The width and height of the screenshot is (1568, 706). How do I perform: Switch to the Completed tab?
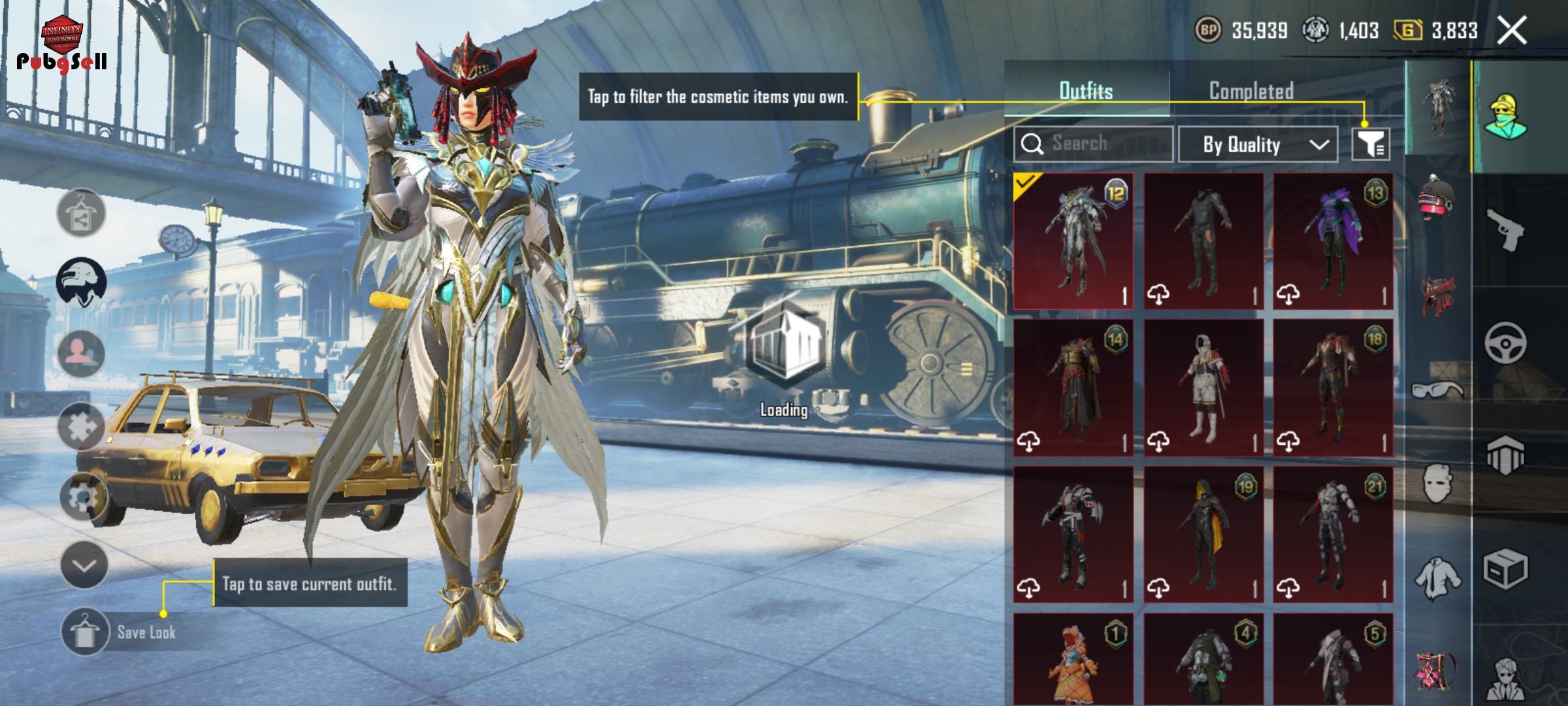(x=1250, y=91)
